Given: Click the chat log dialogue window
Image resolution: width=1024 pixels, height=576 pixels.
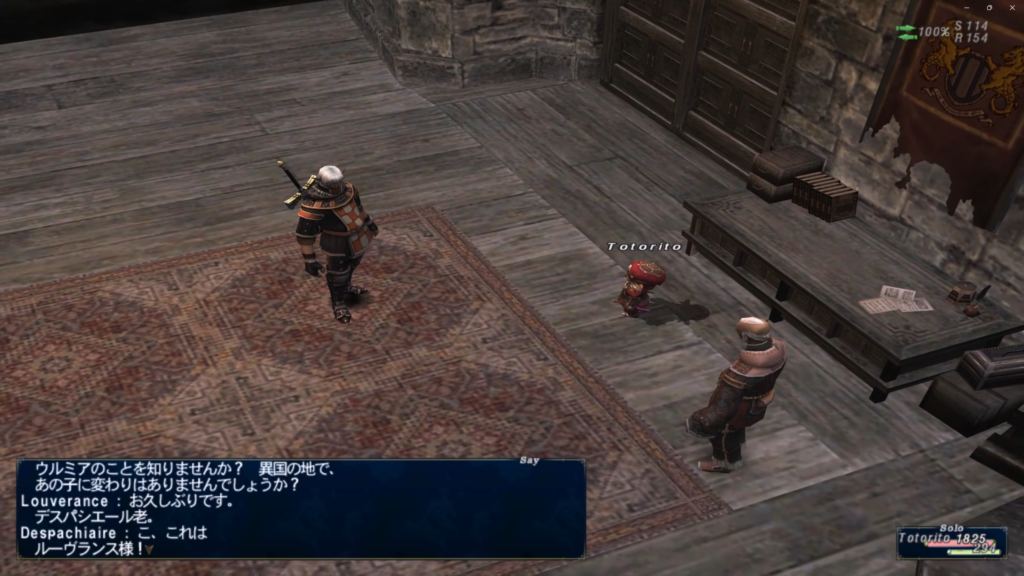Looking at the screenshot, I should tap(300, 508).
